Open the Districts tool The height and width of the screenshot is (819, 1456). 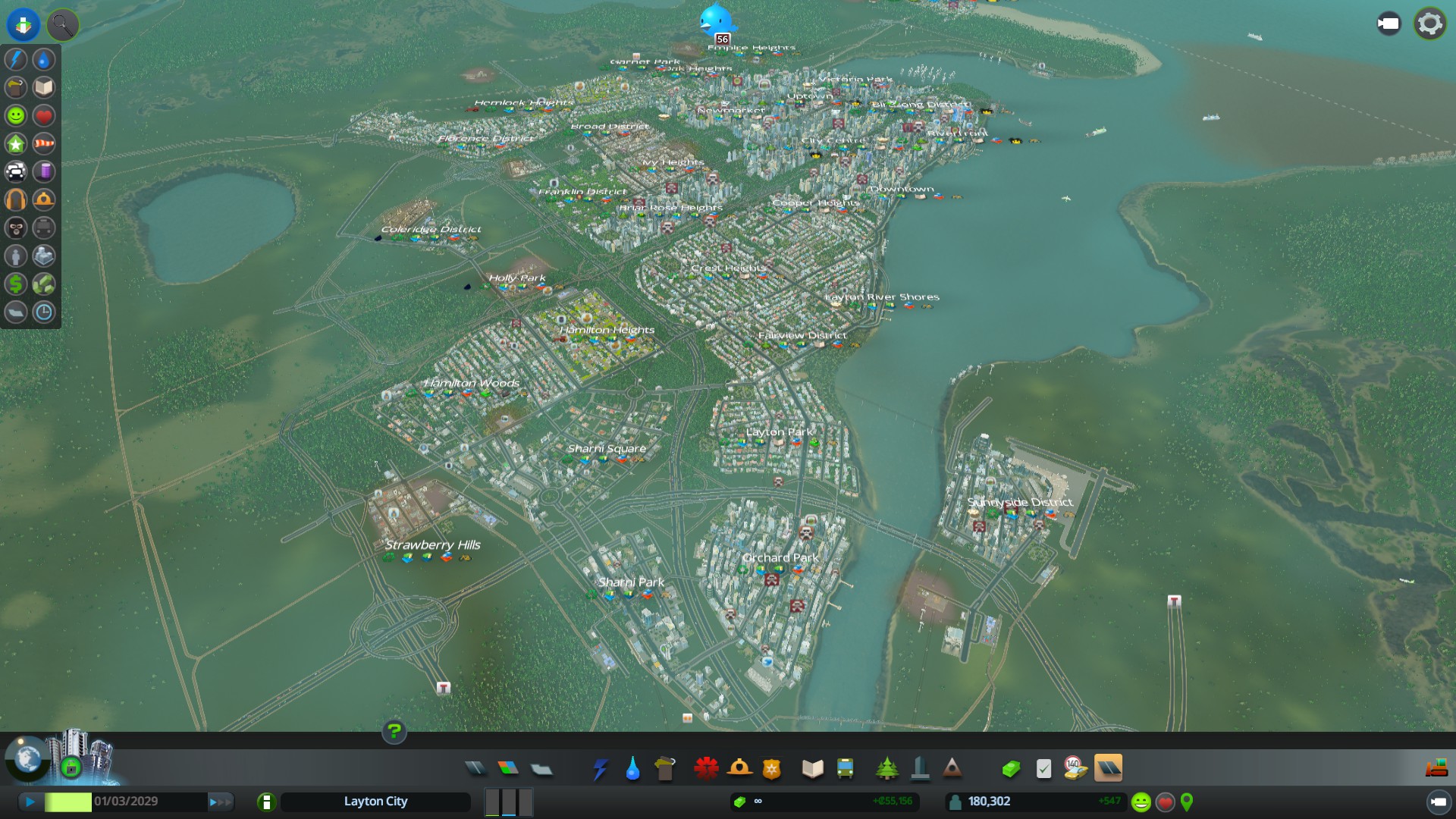click(x=541, y=769)
